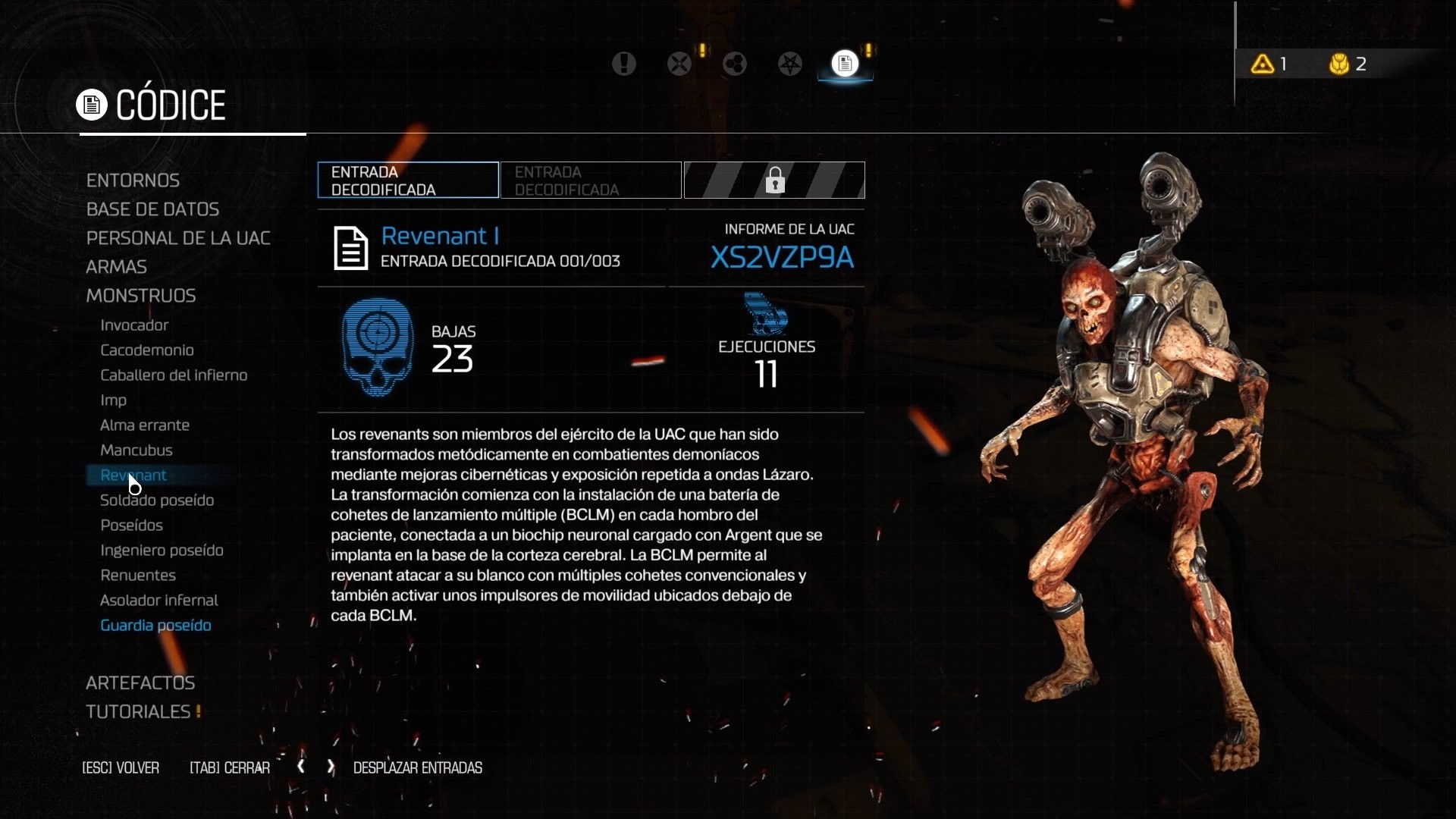Open the hexagon argent cell category icon
This screenshot has width=1456, height=819.
point(734,64)
